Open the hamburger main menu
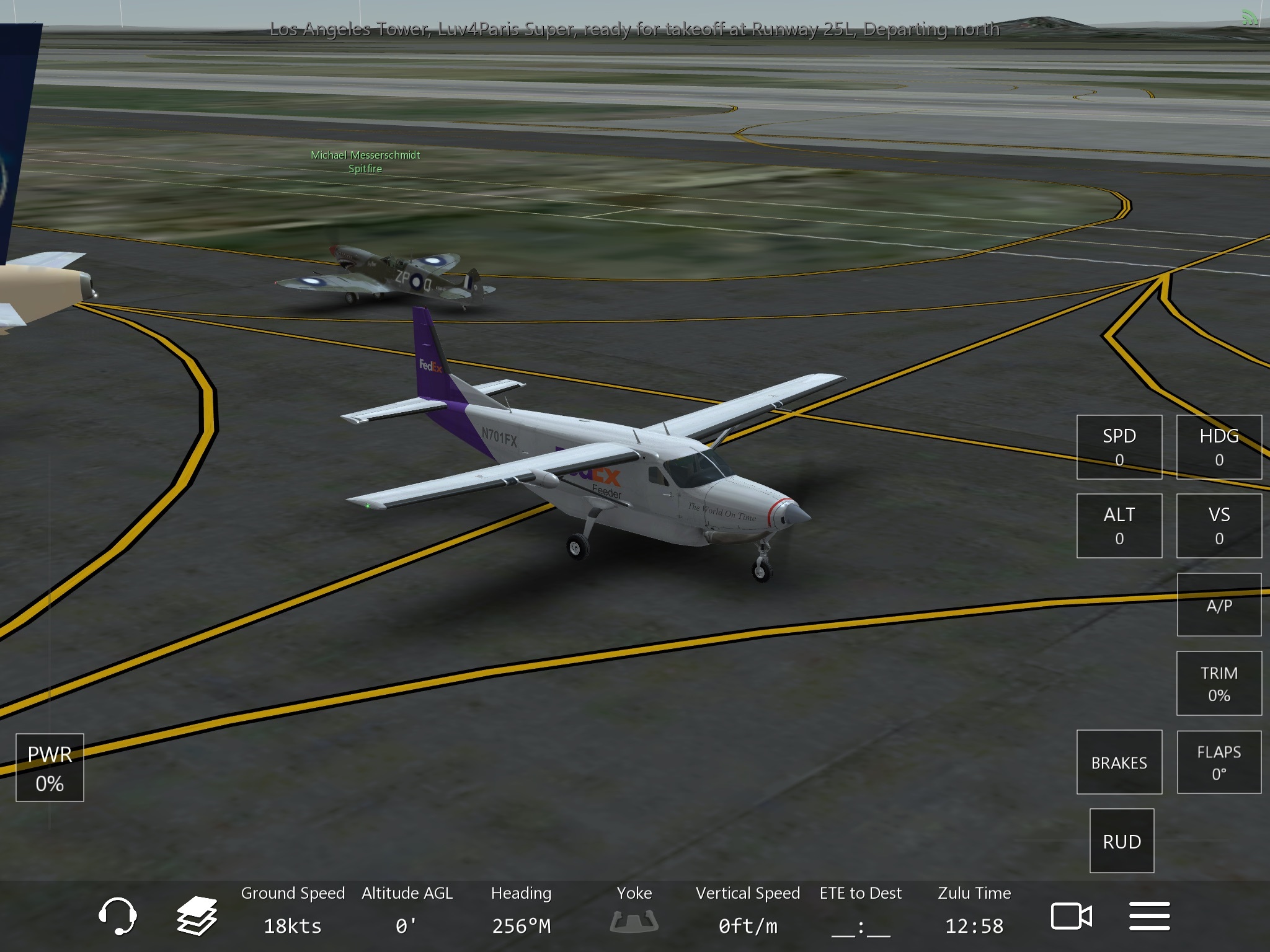Viewport: 1270px width, 952px height. 1149,915
